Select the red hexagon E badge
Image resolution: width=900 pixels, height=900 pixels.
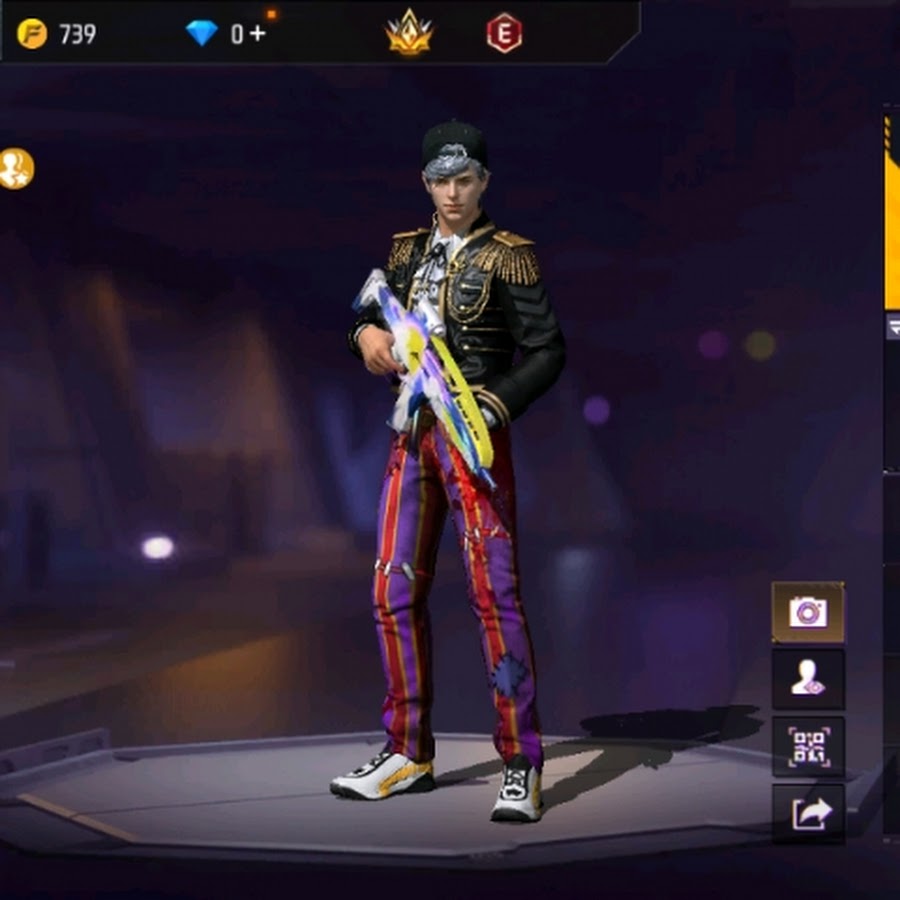(504, 33)
